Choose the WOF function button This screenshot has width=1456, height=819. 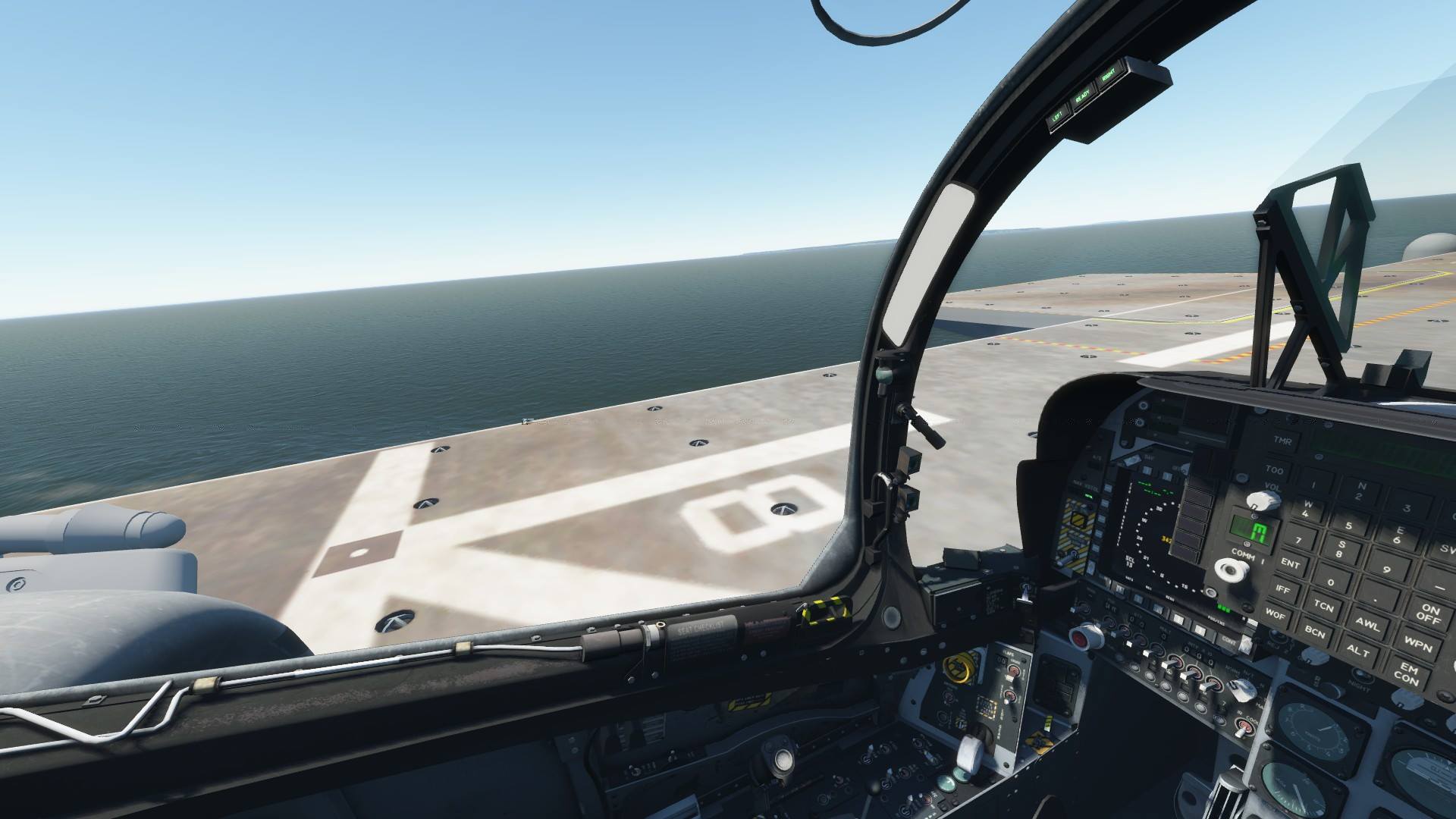coord(1274,613)
